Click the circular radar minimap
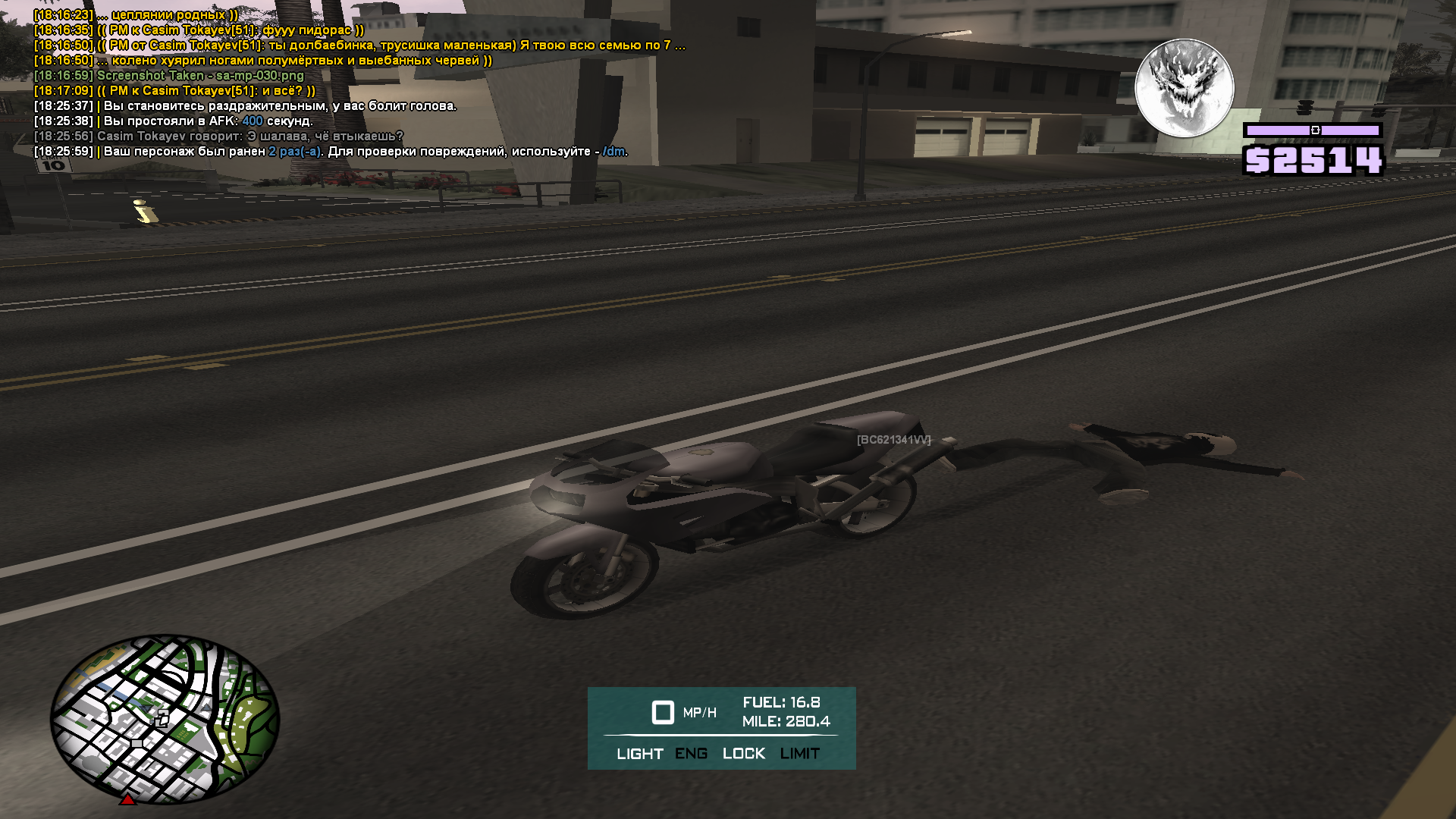Image resolution: width=1456 pixels, height=819 pixels. [165, 718]
